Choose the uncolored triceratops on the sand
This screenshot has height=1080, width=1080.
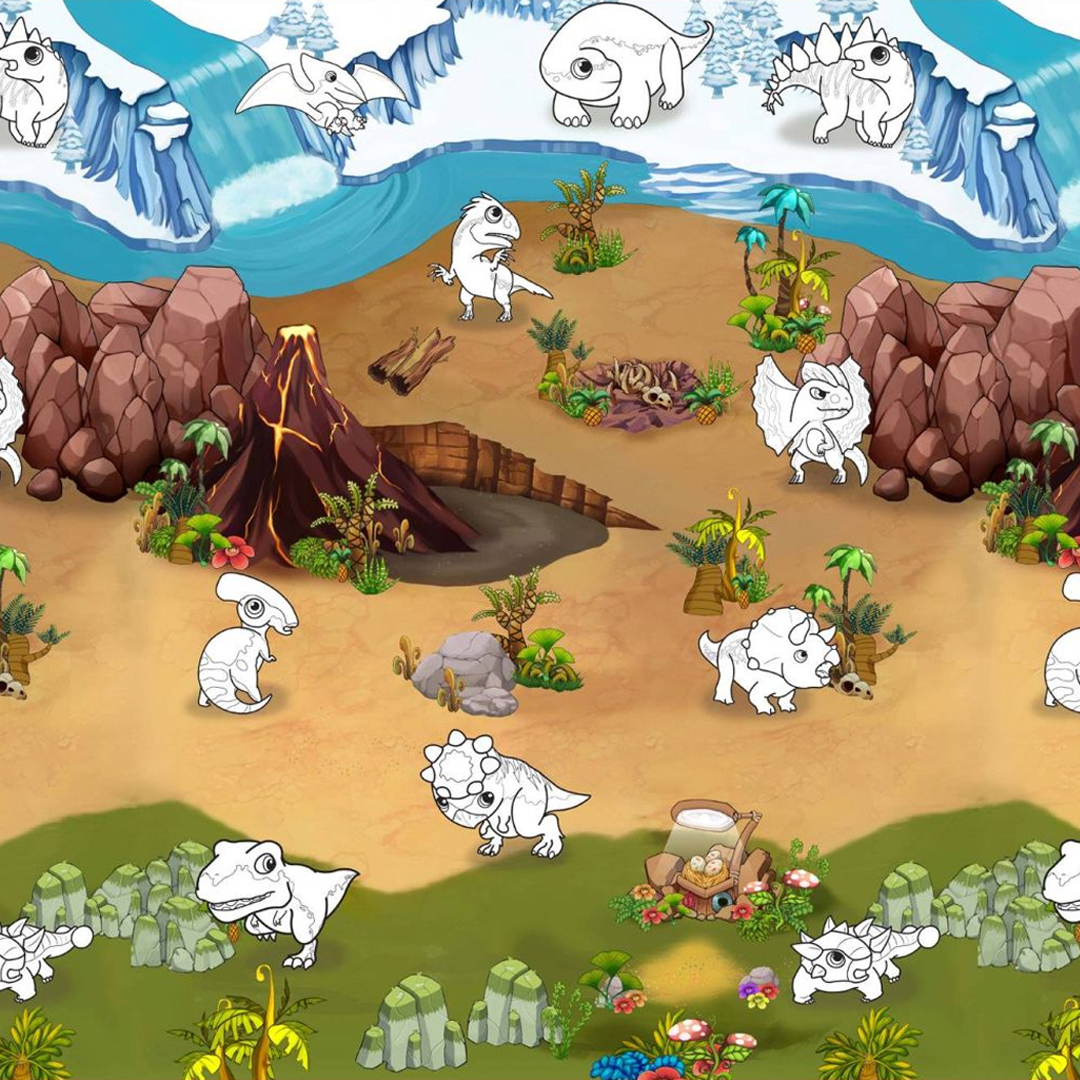pos(770,660)
